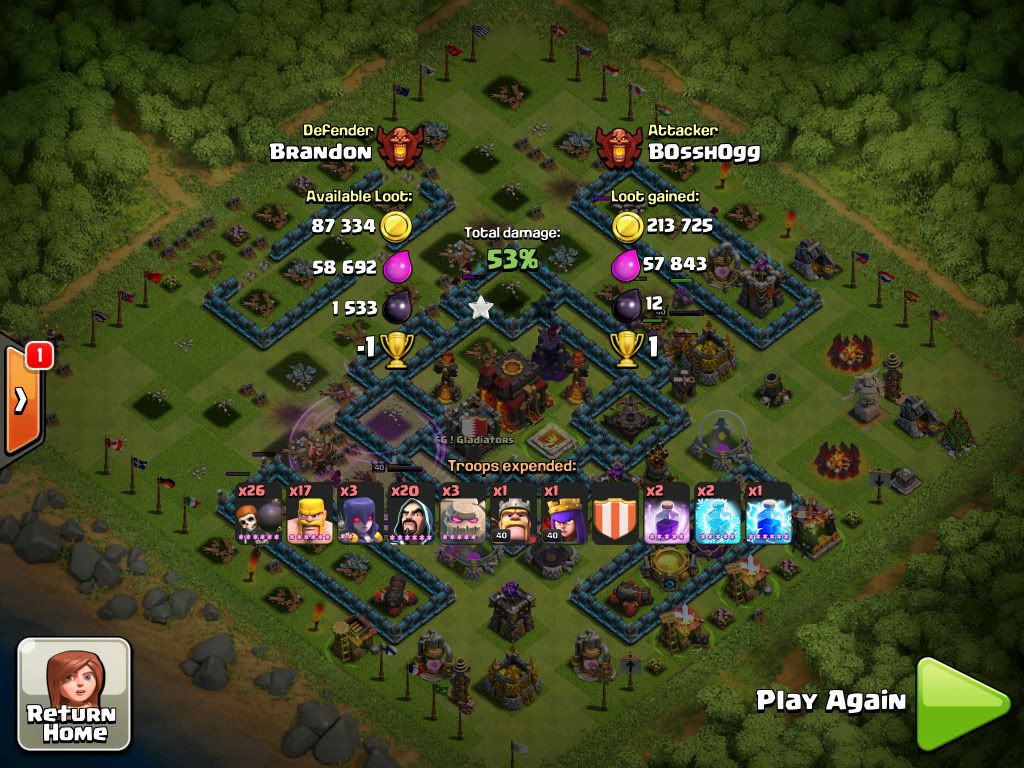This screenshot has height=768, width=1024.
Task: Choose the Freeze spell icon marked x2
Action: [717, 513]
